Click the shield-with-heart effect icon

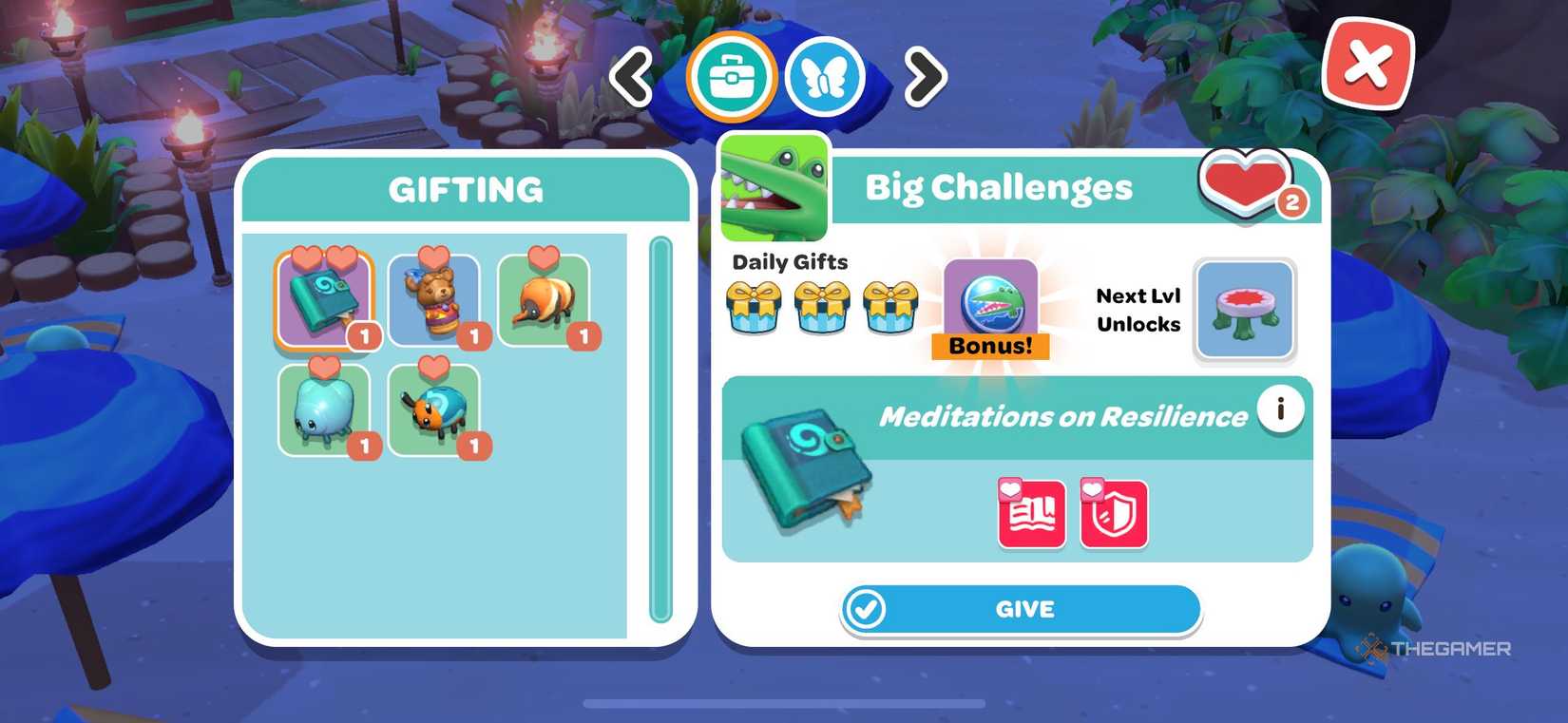(x=1114, y=513)
